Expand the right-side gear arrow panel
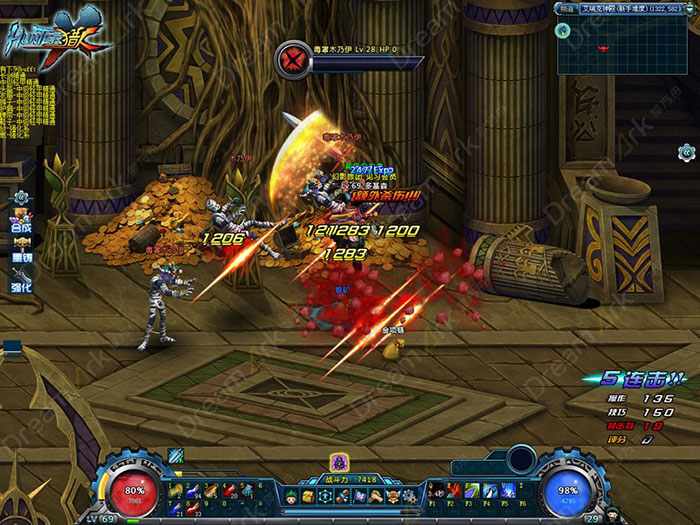700x525 pixels. pyautogui.click(x=686, y=152)
